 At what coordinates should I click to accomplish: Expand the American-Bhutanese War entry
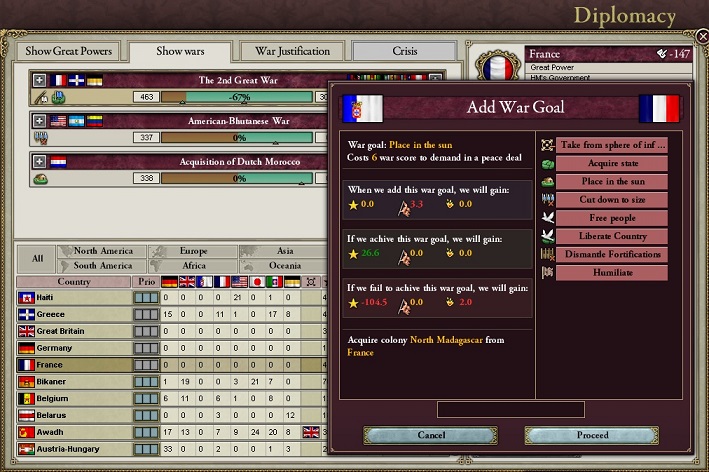(39, 121)
